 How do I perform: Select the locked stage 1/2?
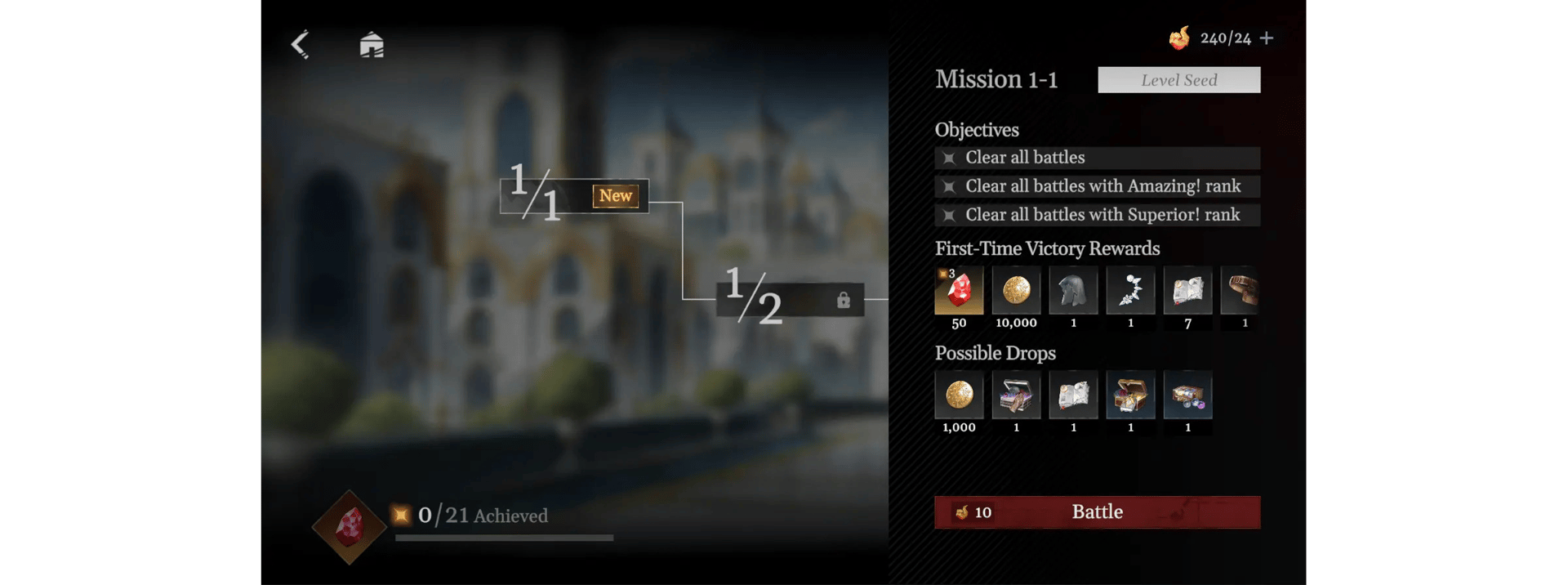click(x=790, y=300)
